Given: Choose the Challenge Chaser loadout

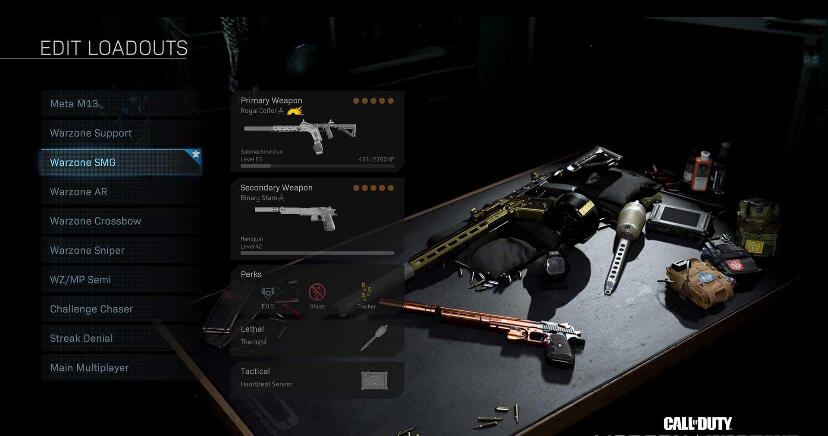Looking at the screenshot, I should pos(120,309).
